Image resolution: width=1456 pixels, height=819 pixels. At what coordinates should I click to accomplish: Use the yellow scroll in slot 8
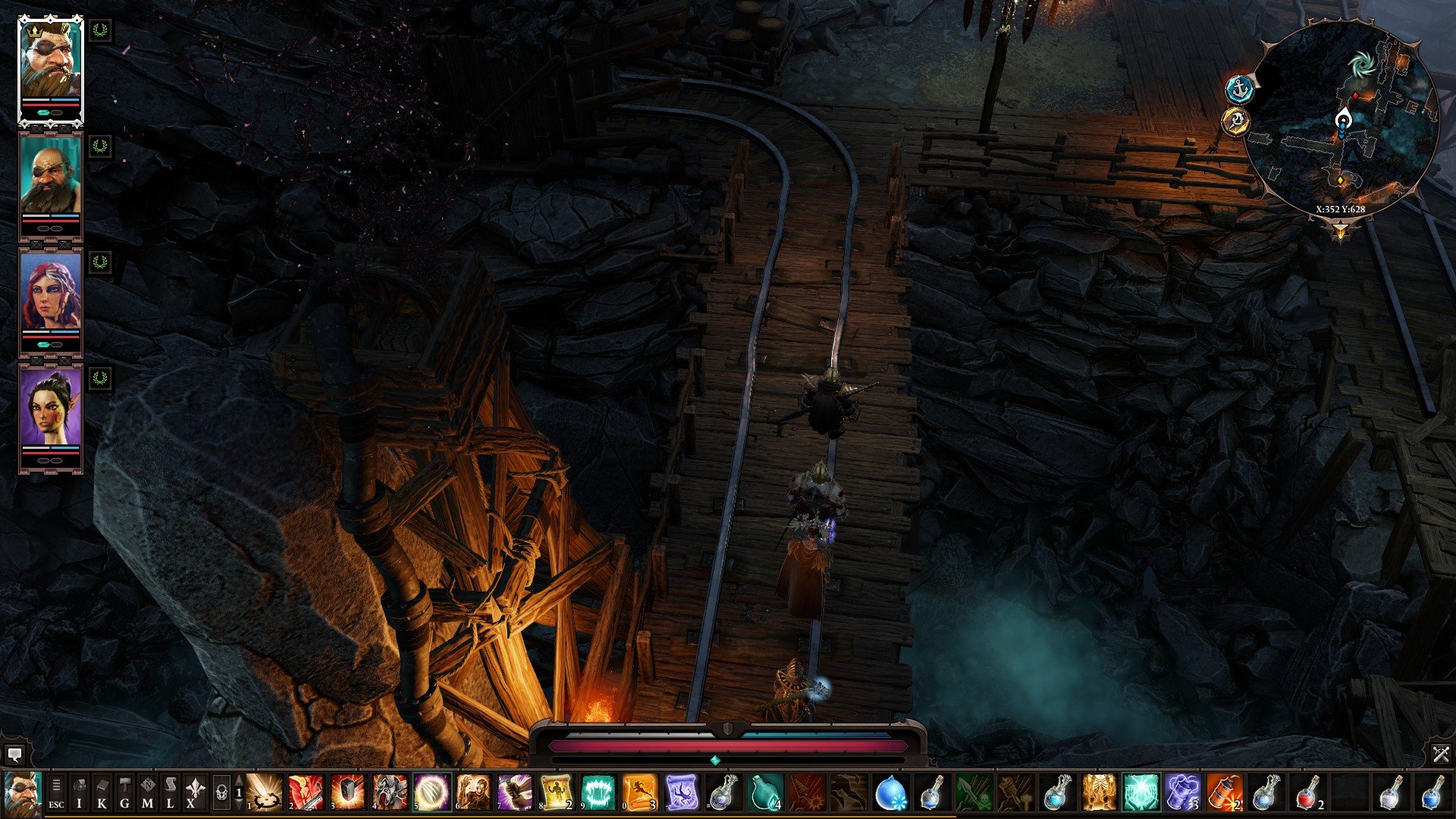tap(557, 792)
